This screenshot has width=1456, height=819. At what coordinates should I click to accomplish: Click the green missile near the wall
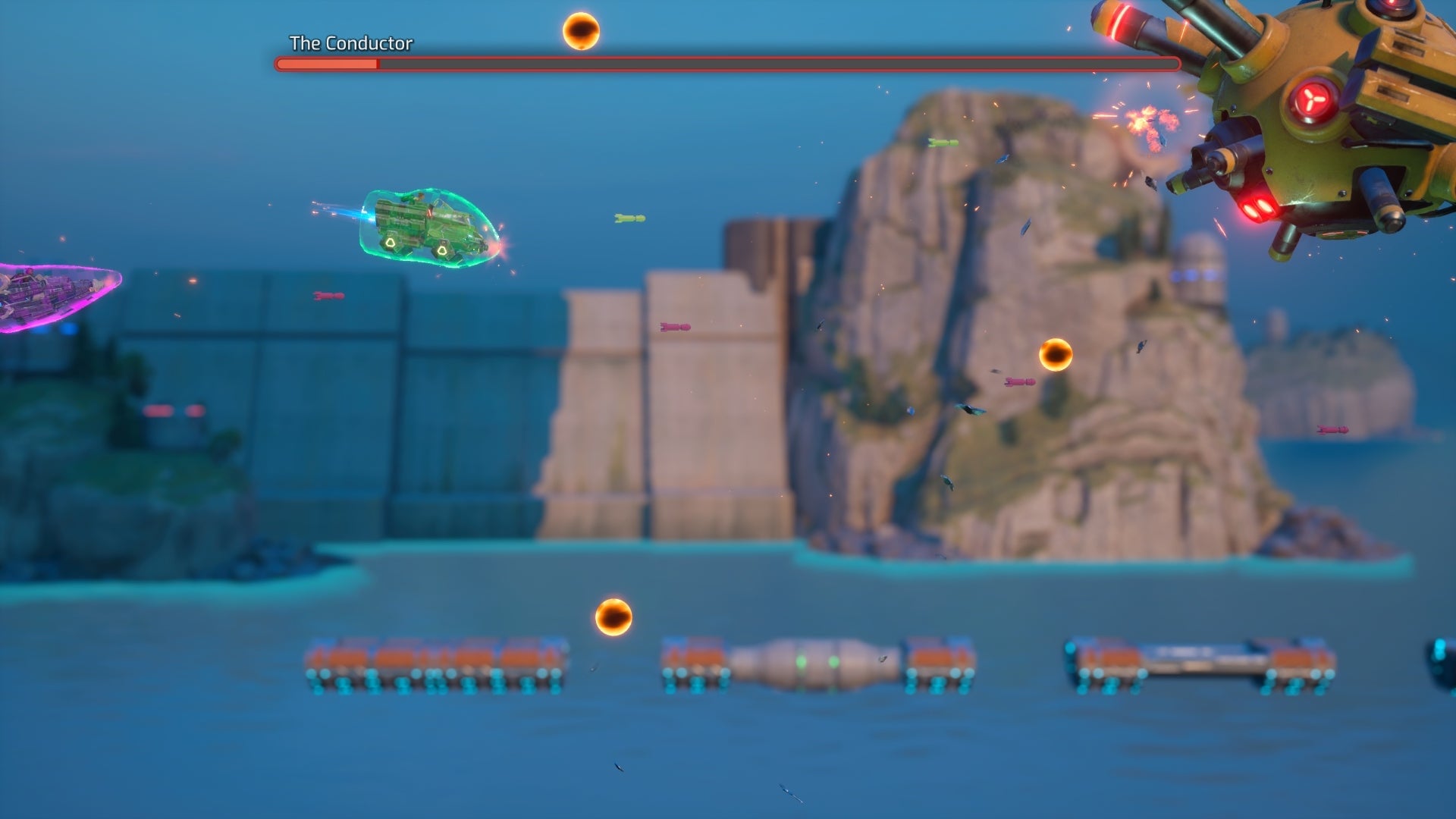(629, 217)
